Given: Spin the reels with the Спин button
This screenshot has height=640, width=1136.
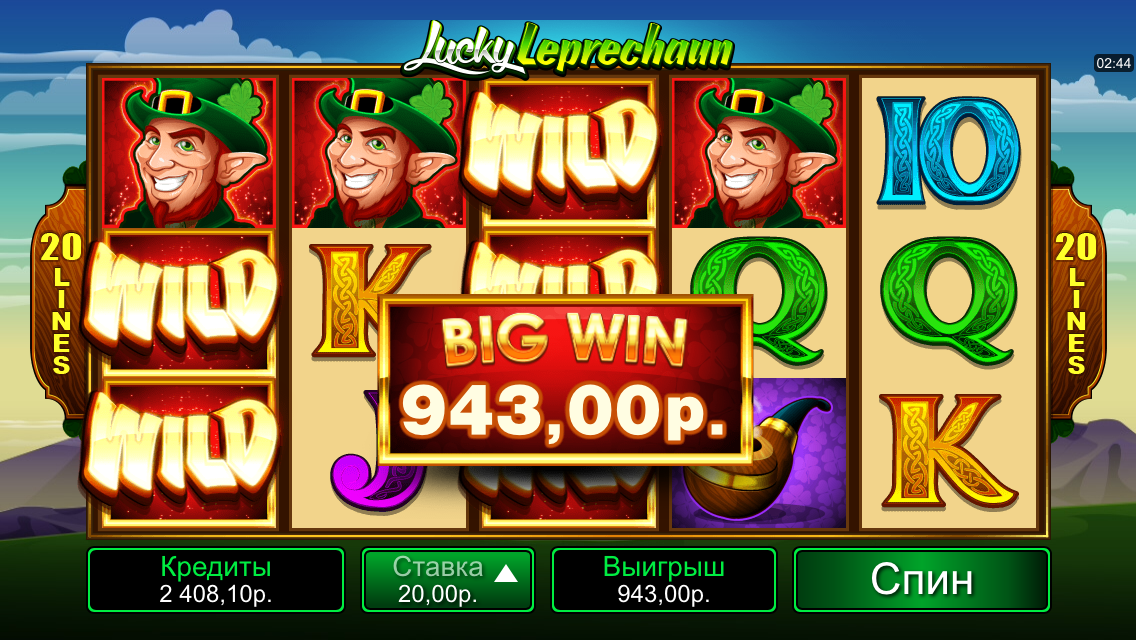Looking at the screenshot, I should coord(921,580).
